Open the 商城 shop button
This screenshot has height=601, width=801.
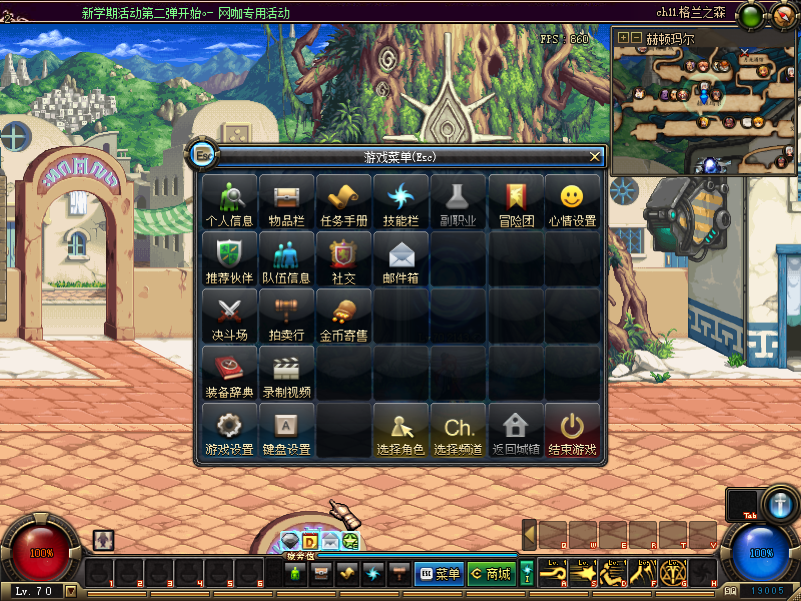tap(491, 574)
